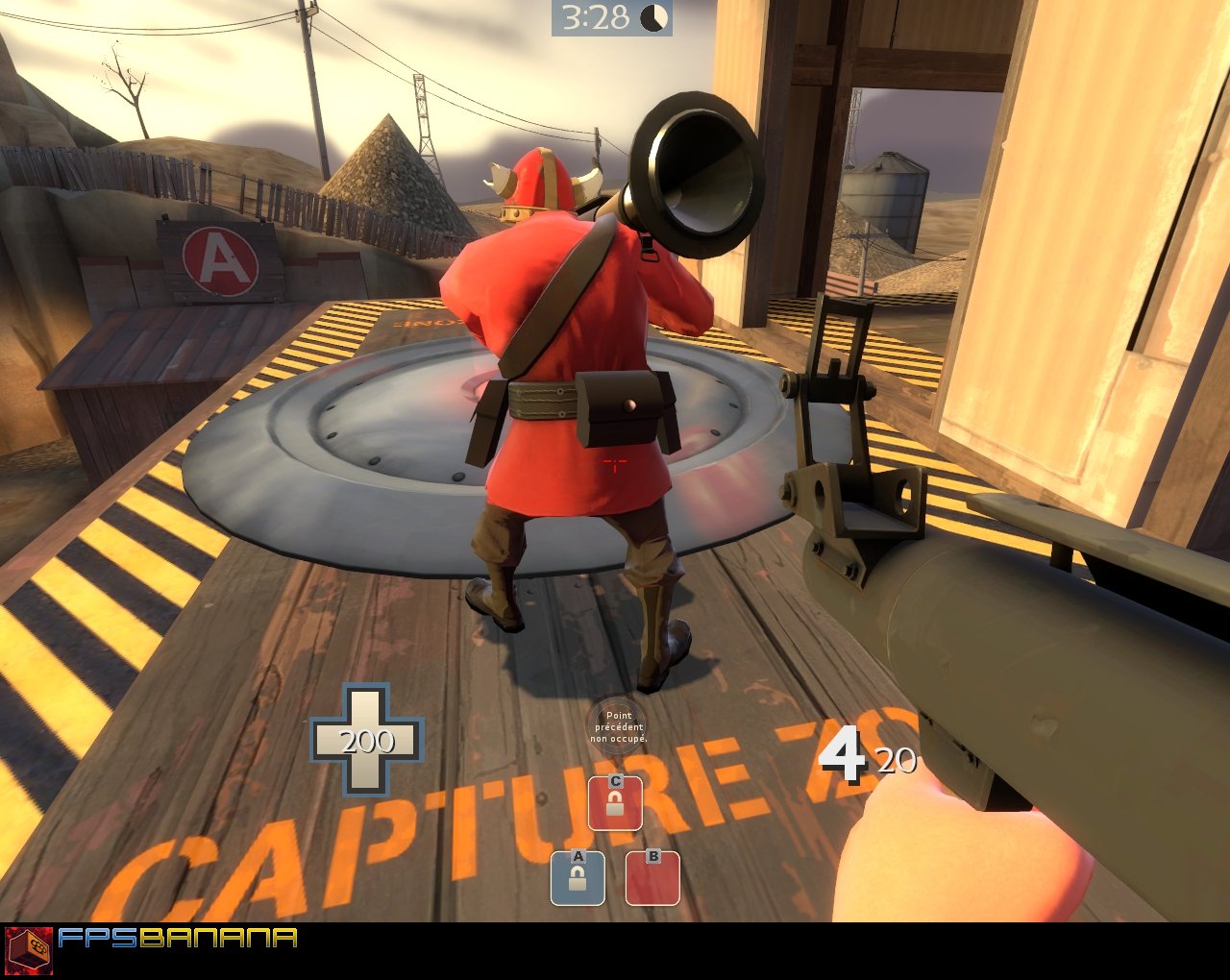Select the 'A' label tab above point A

tap(578, 858)
